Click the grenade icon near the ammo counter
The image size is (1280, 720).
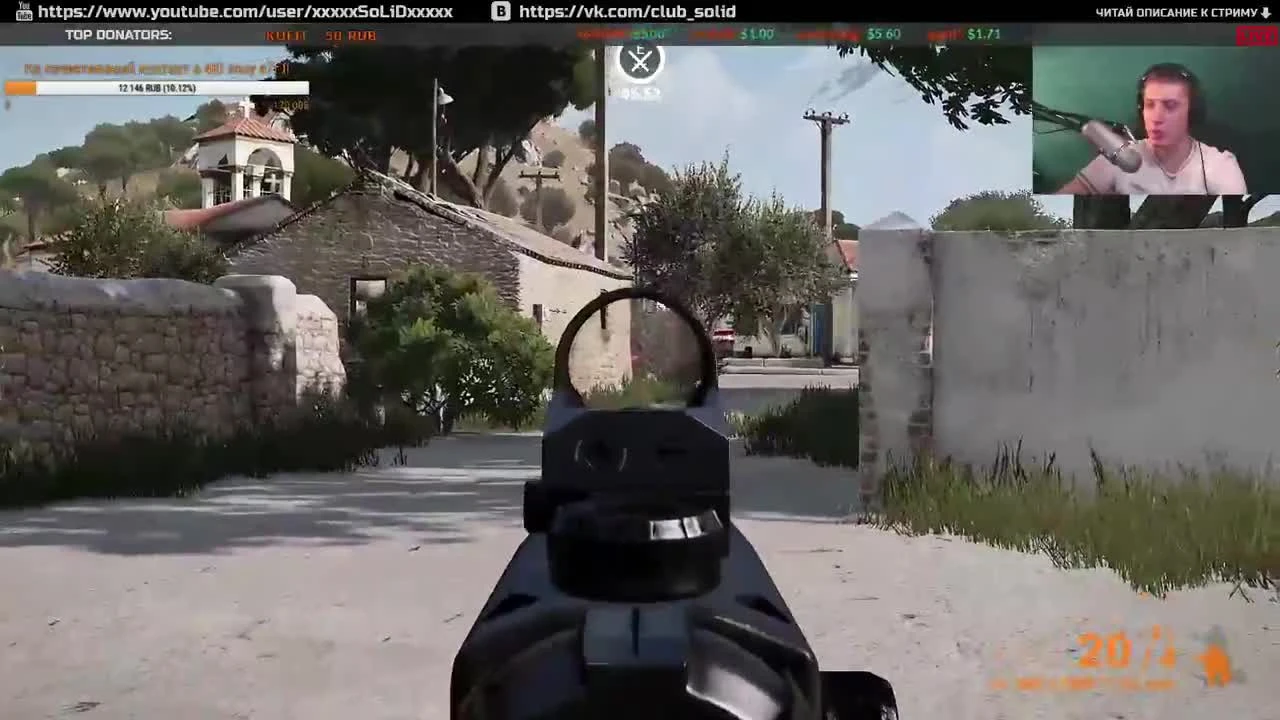(1215, 660)
